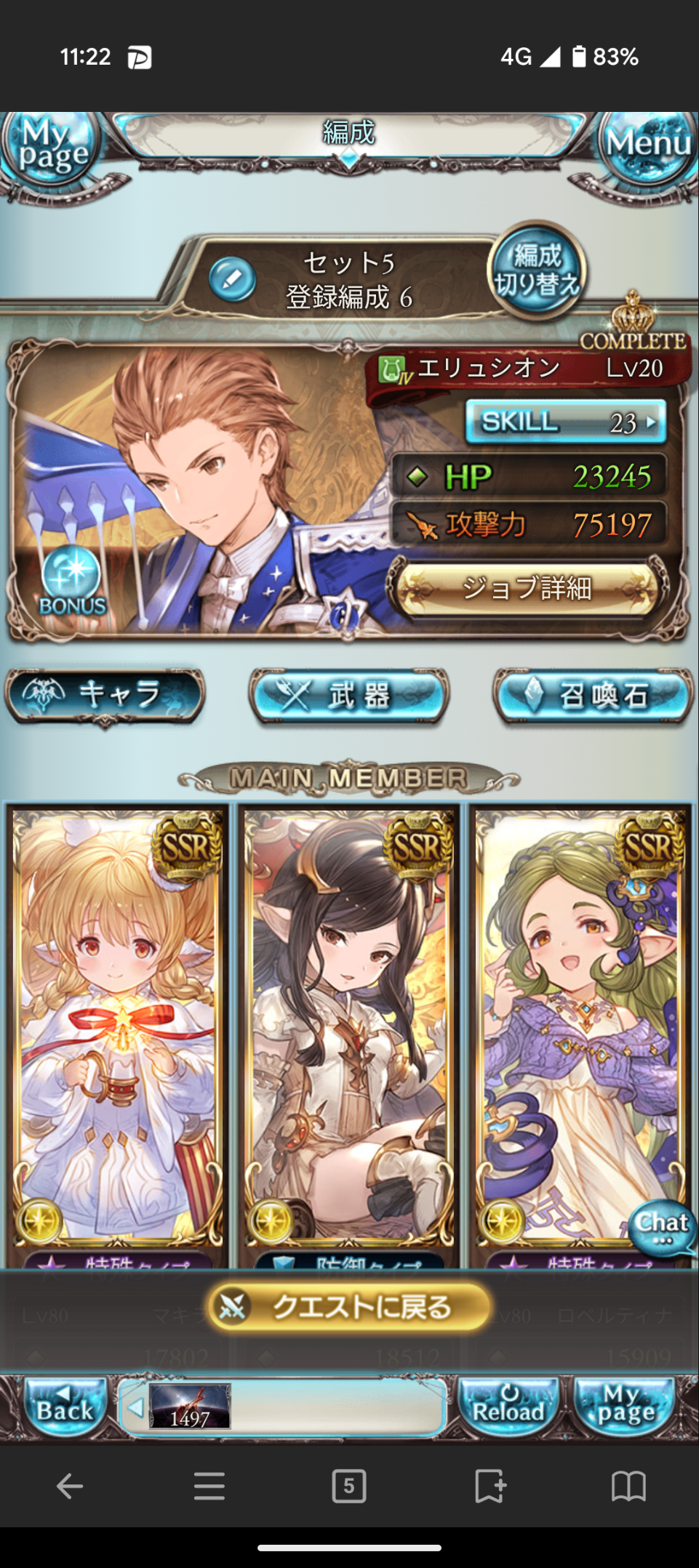
Task: Switch to the 召喚石 summon stone tab
Action: (x=593, y=696)
